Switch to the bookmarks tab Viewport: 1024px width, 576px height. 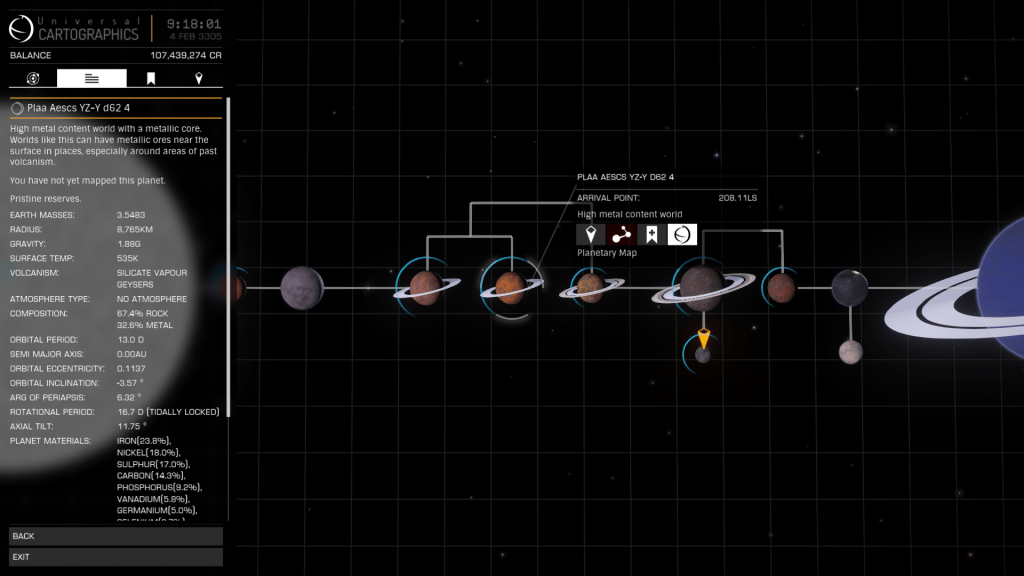(151, 78)
